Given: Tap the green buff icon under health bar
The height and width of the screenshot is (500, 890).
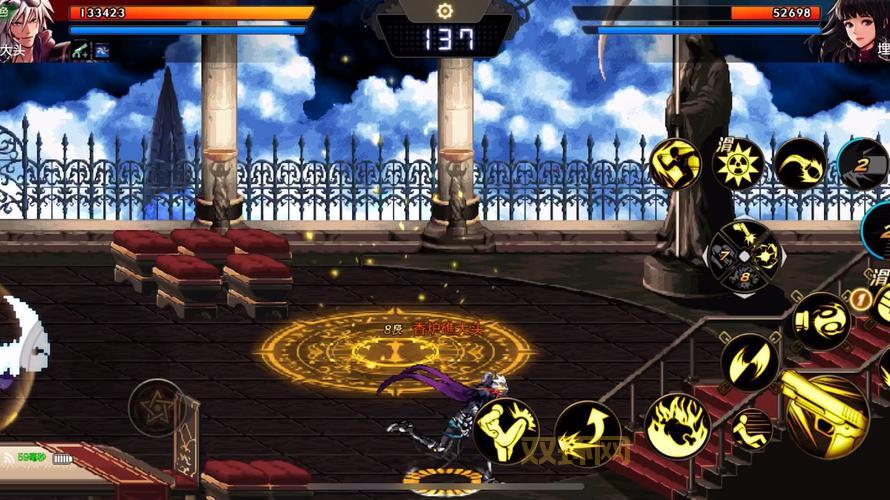Looking at the screenshot, I should point(79,49).
